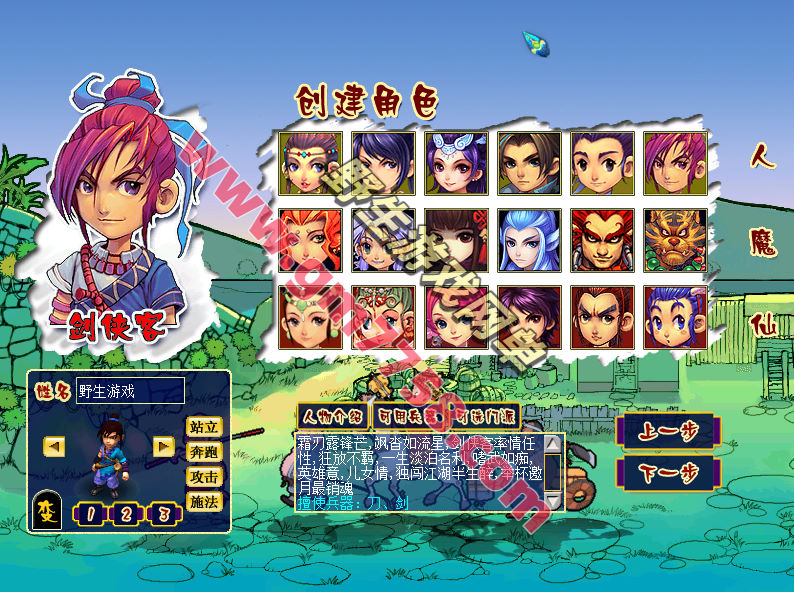This screenshot has width=794, height=592.
Task: Play the 站立 standing animation
Action: (x=204, y=427)
